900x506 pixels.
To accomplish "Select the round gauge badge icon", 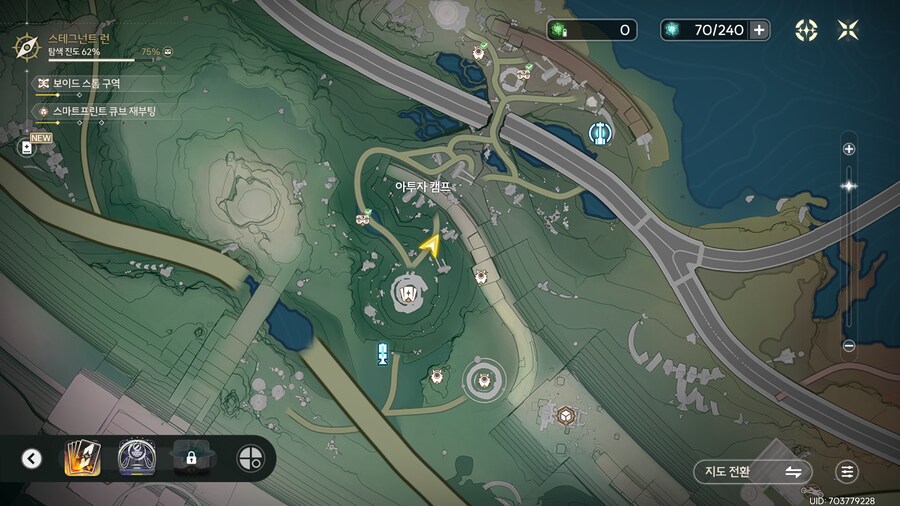I will pyautogui.click(x=135, y=459).
